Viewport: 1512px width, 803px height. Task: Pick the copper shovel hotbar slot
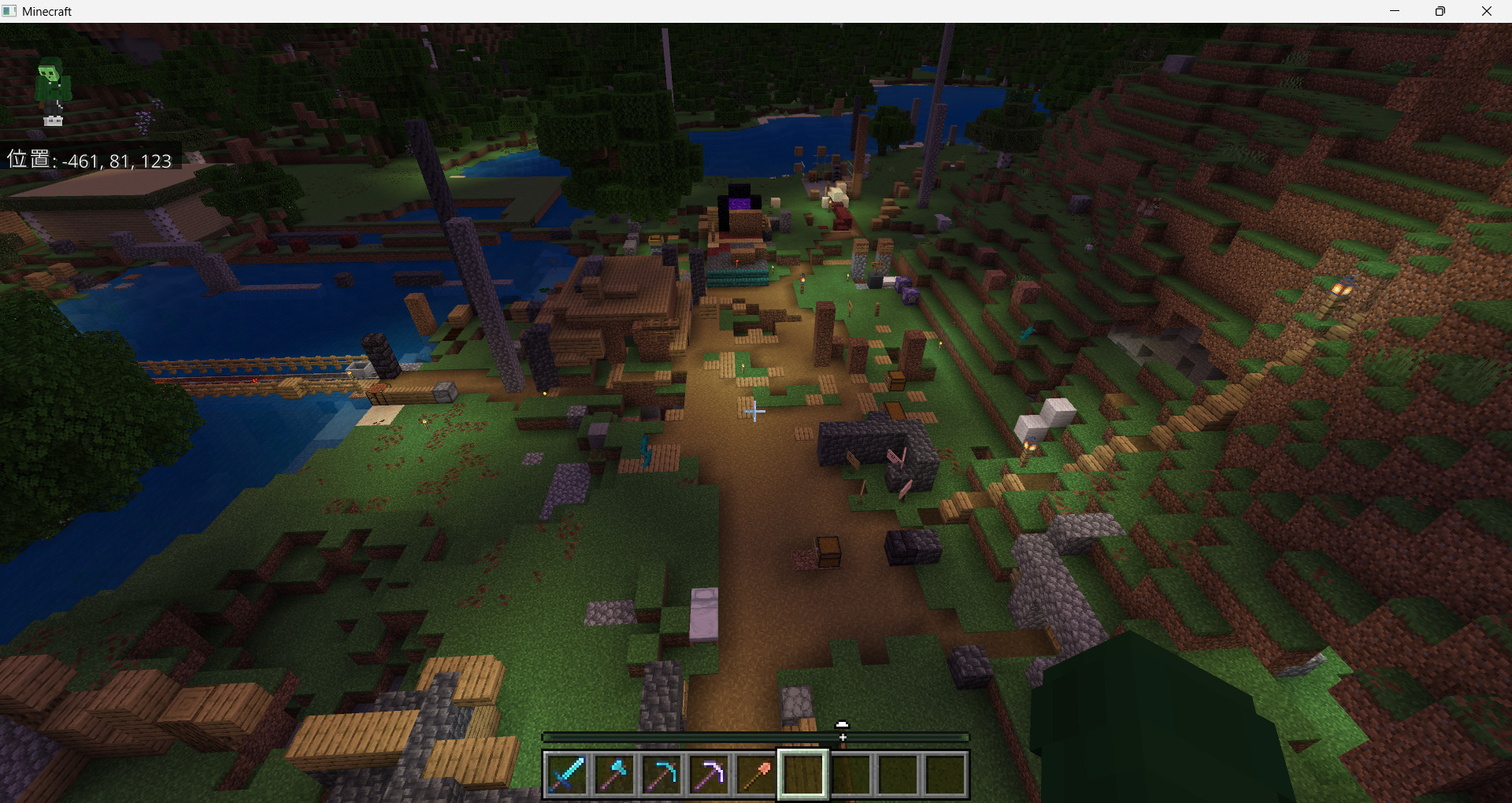click(x=756, y=774)
